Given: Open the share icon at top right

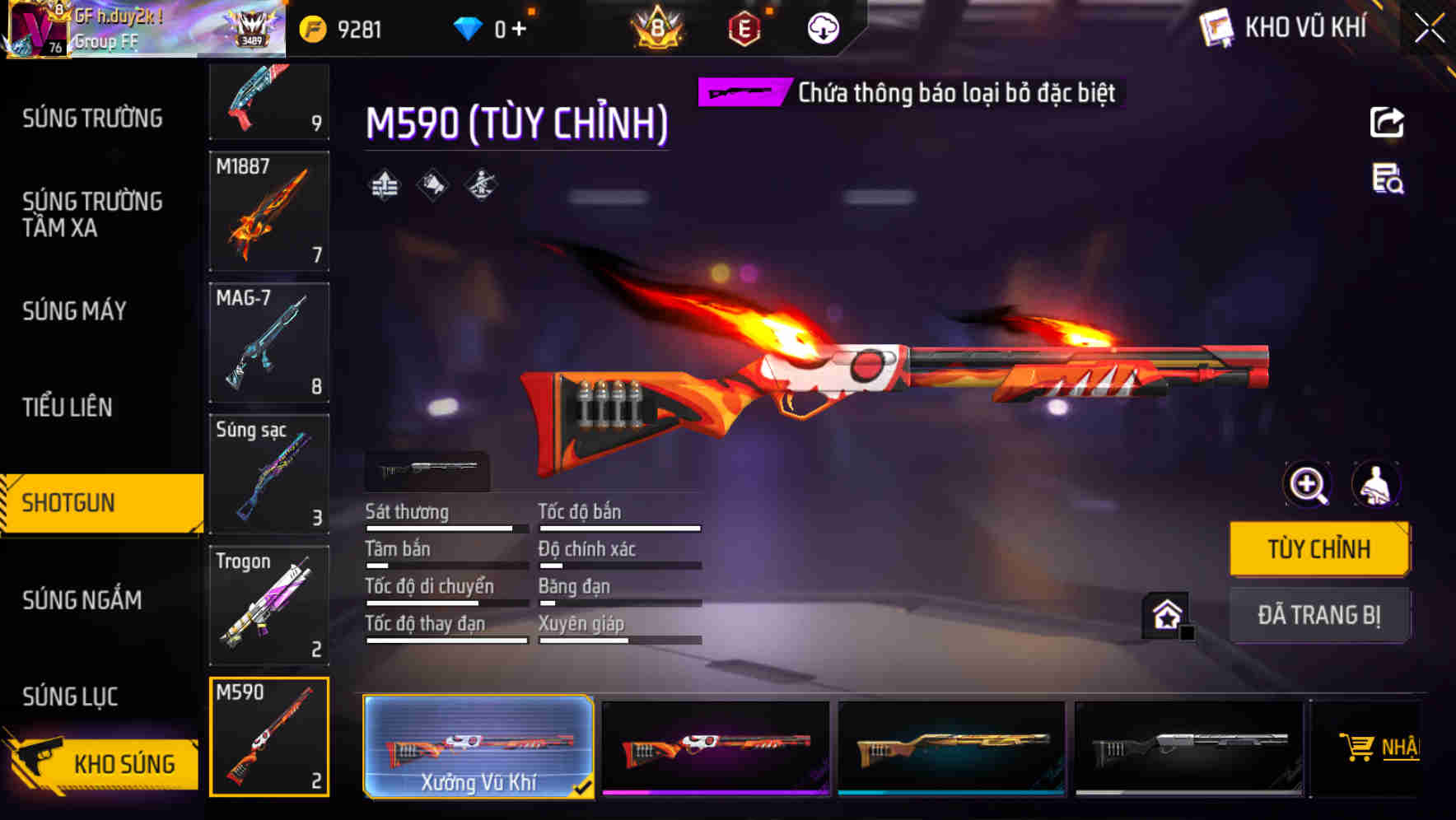Looking at the screenshot, I should click(x=1388, y=122).
